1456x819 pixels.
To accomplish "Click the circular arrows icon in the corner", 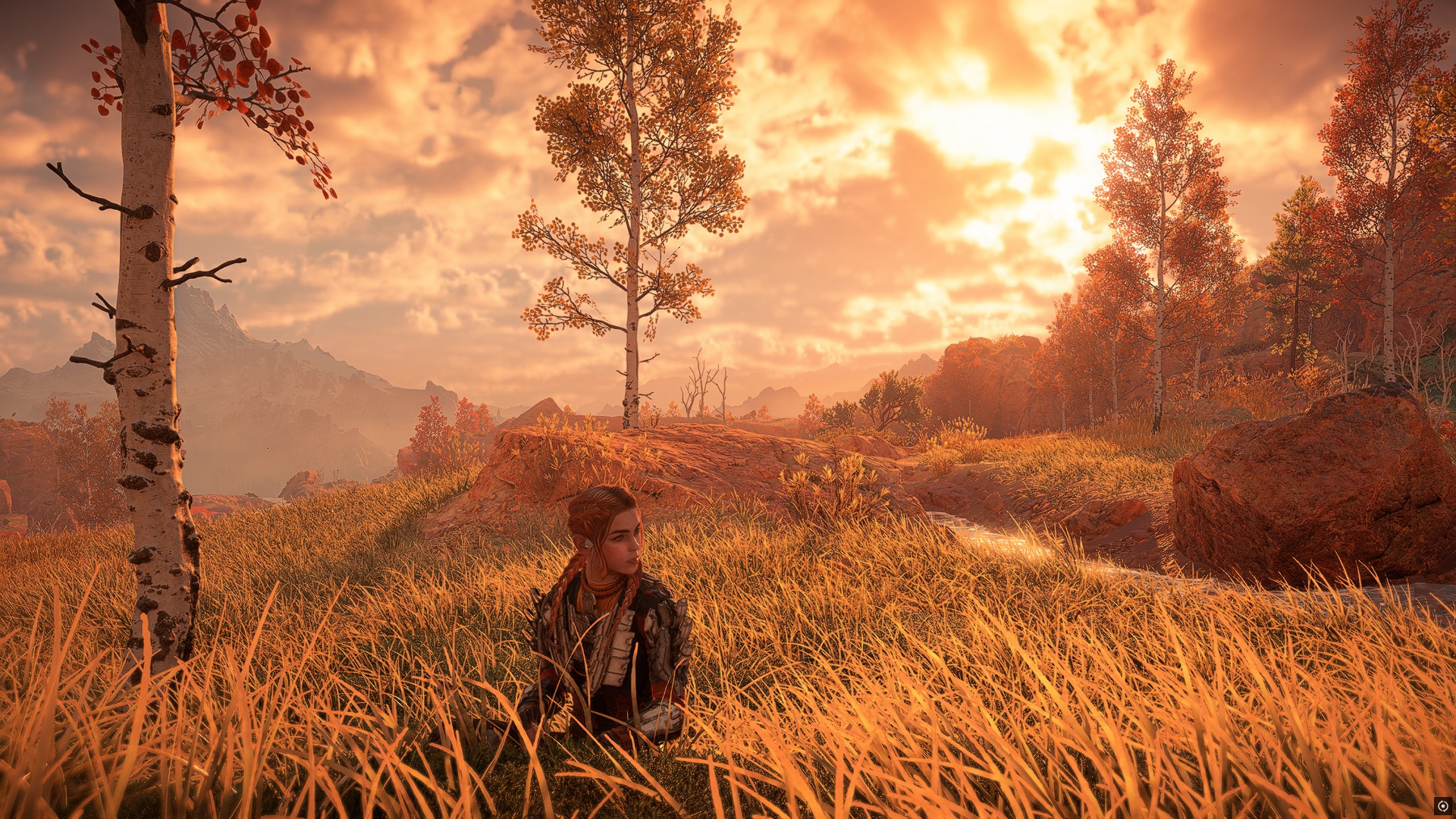I will point(1442,805).
